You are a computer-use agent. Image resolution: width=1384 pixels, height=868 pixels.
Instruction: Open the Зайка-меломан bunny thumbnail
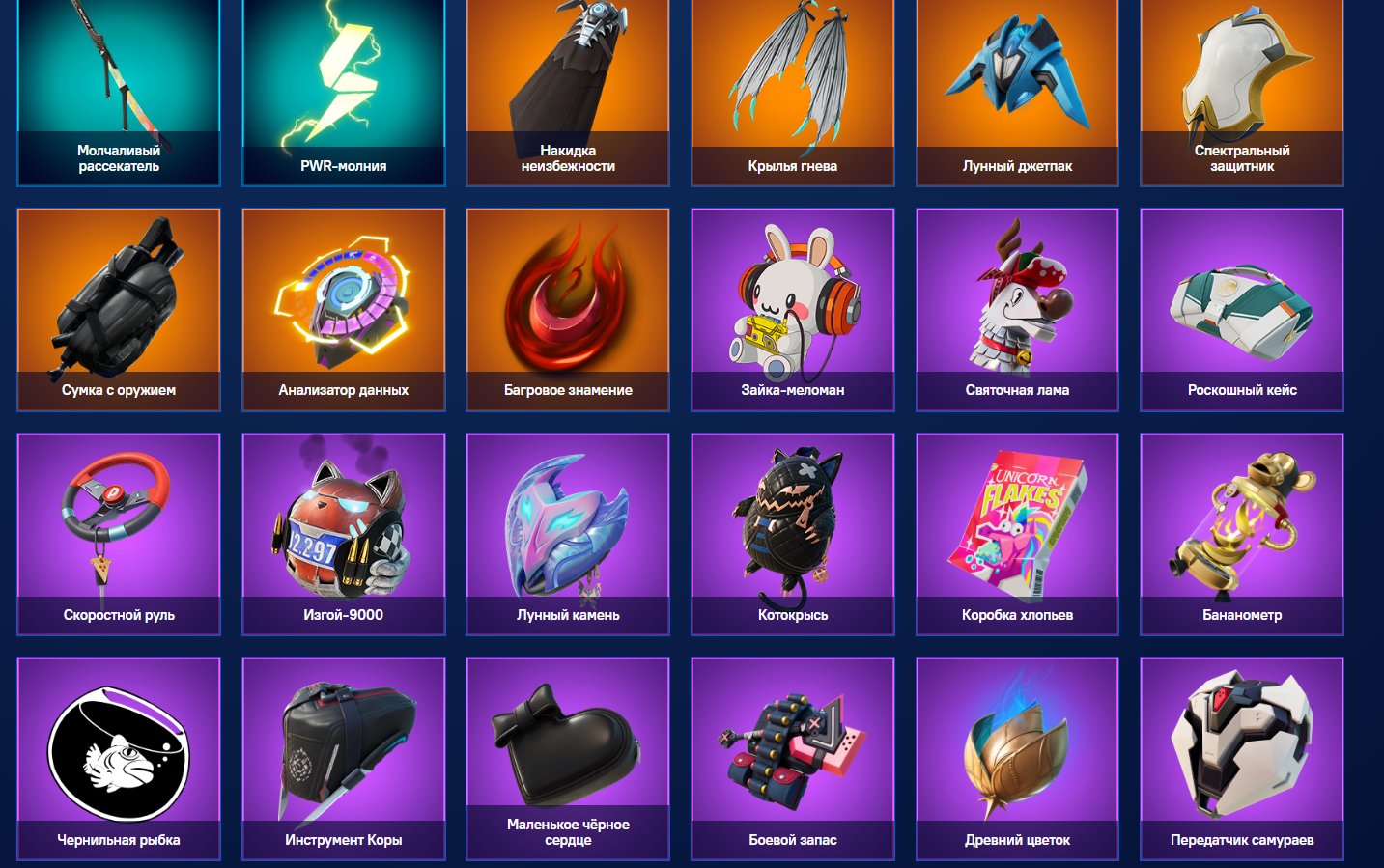click(x=792, y=299)
